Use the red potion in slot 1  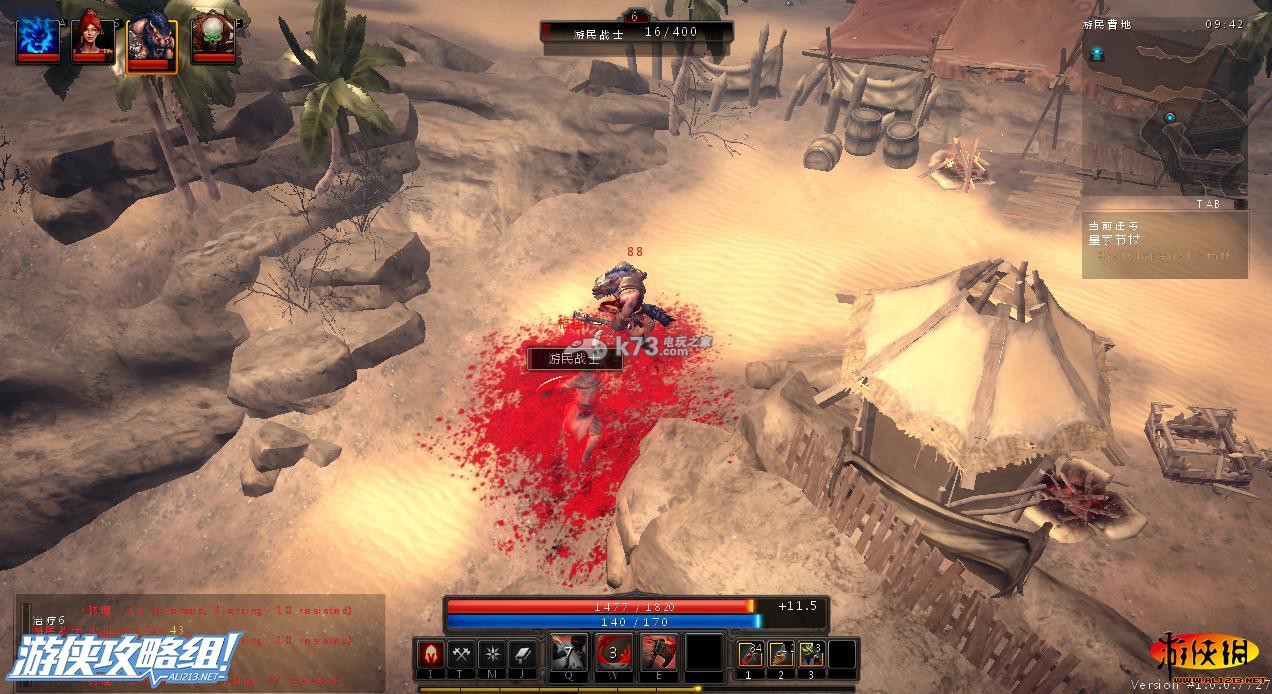coord(750,654)
